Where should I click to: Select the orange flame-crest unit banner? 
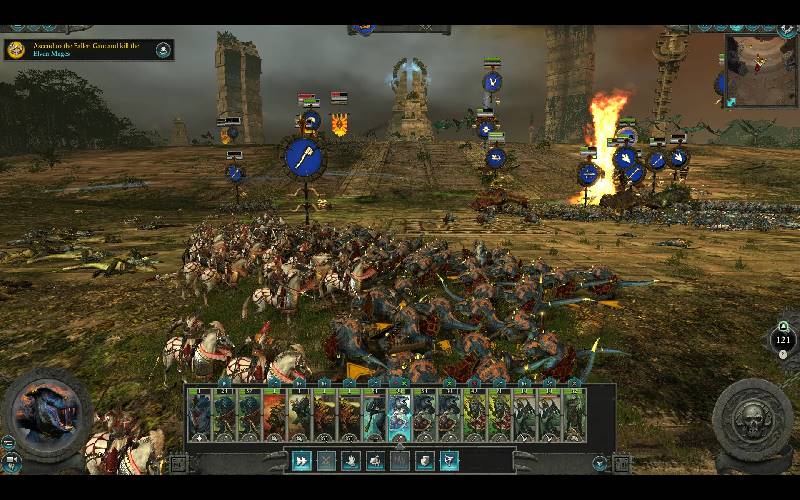point(339,124)
